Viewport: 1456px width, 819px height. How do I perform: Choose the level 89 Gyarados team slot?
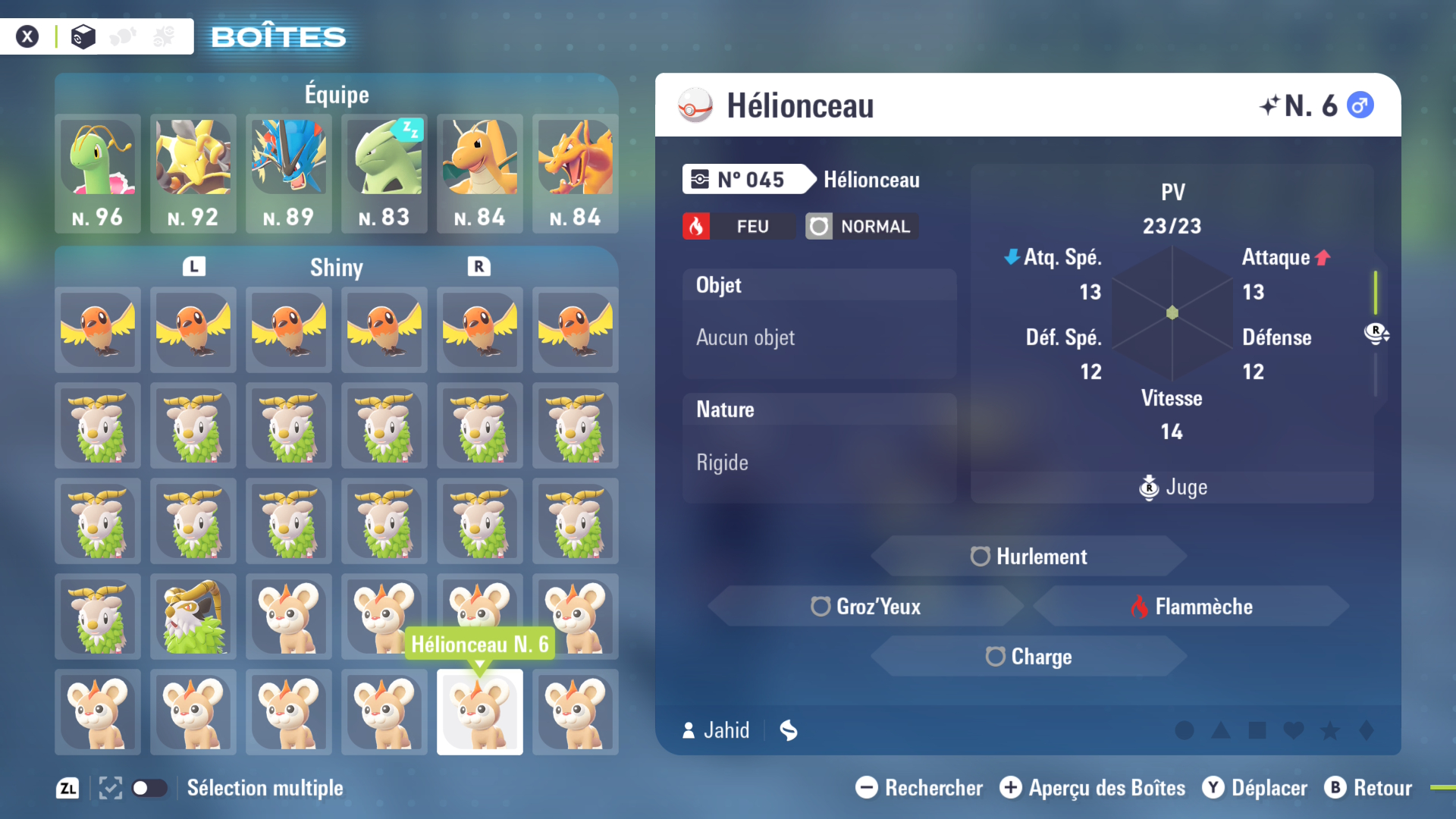click(x=289, y=173)
